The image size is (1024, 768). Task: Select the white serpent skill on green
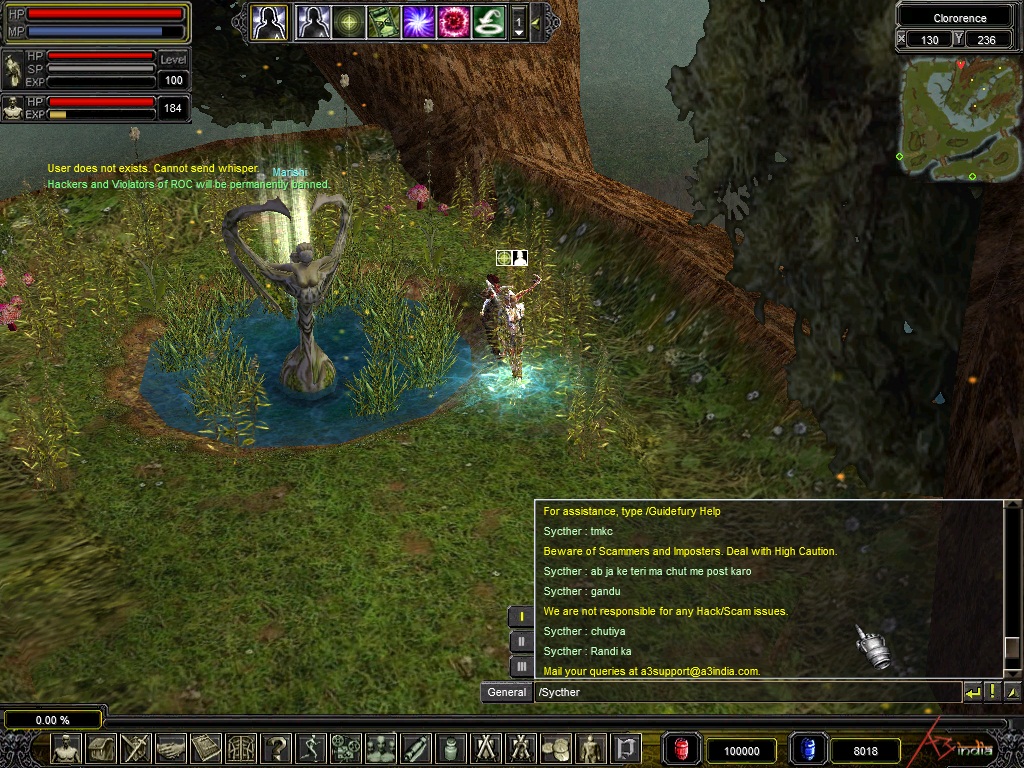click(488, 21)
